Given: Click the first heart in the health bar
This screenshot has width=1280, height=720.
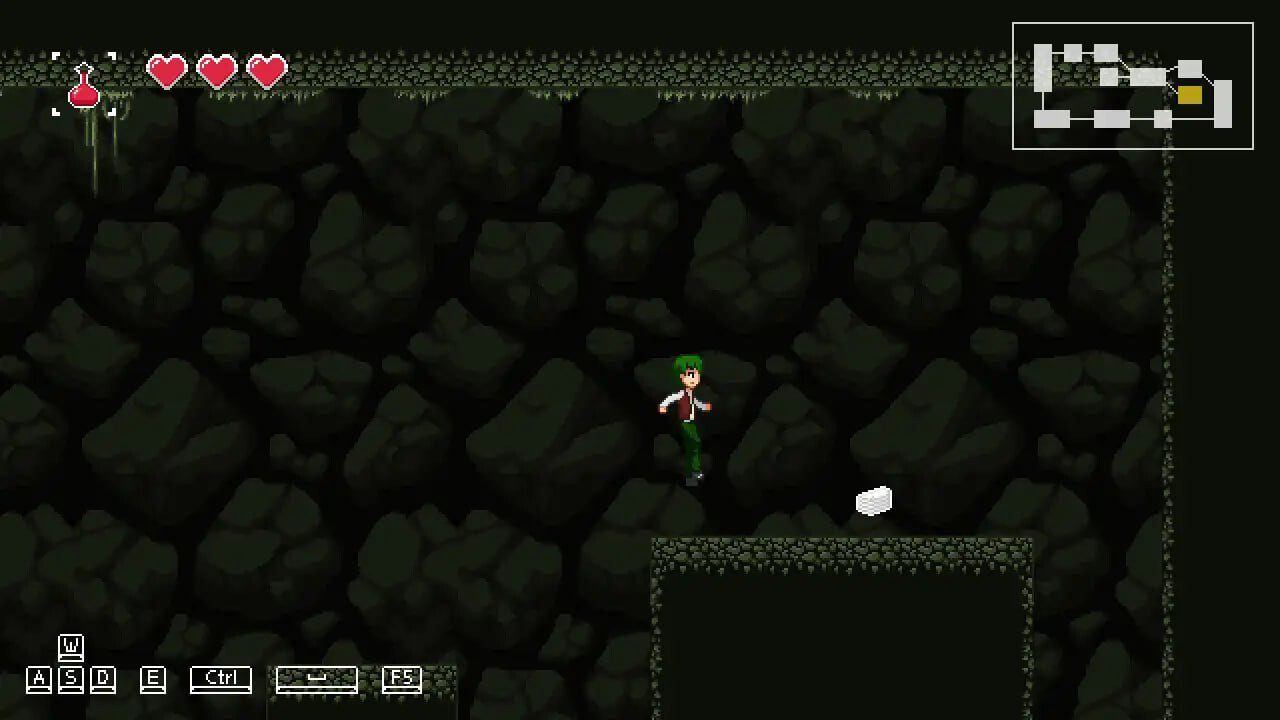Looking at the screenshot, I should pos(169,71).
